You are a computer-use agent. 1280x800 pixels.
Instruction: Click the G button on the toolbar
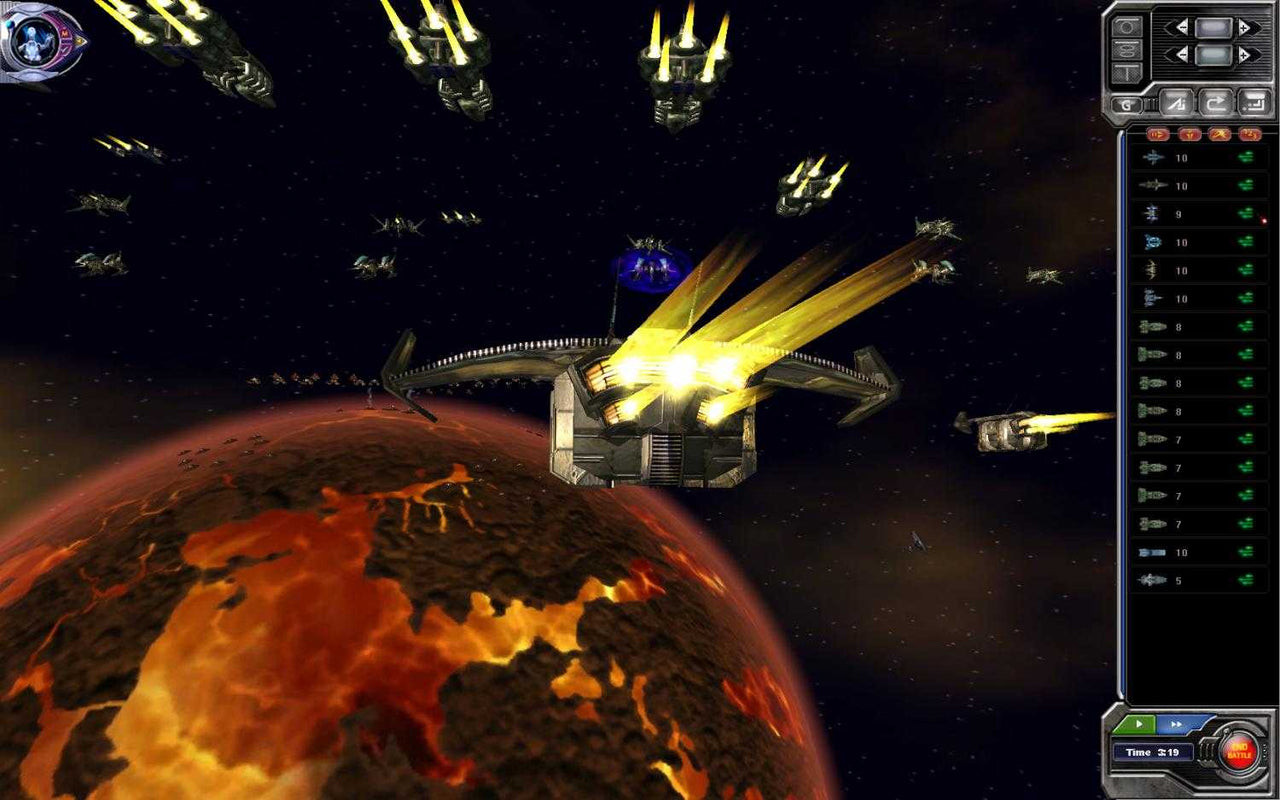[1126, 103]
